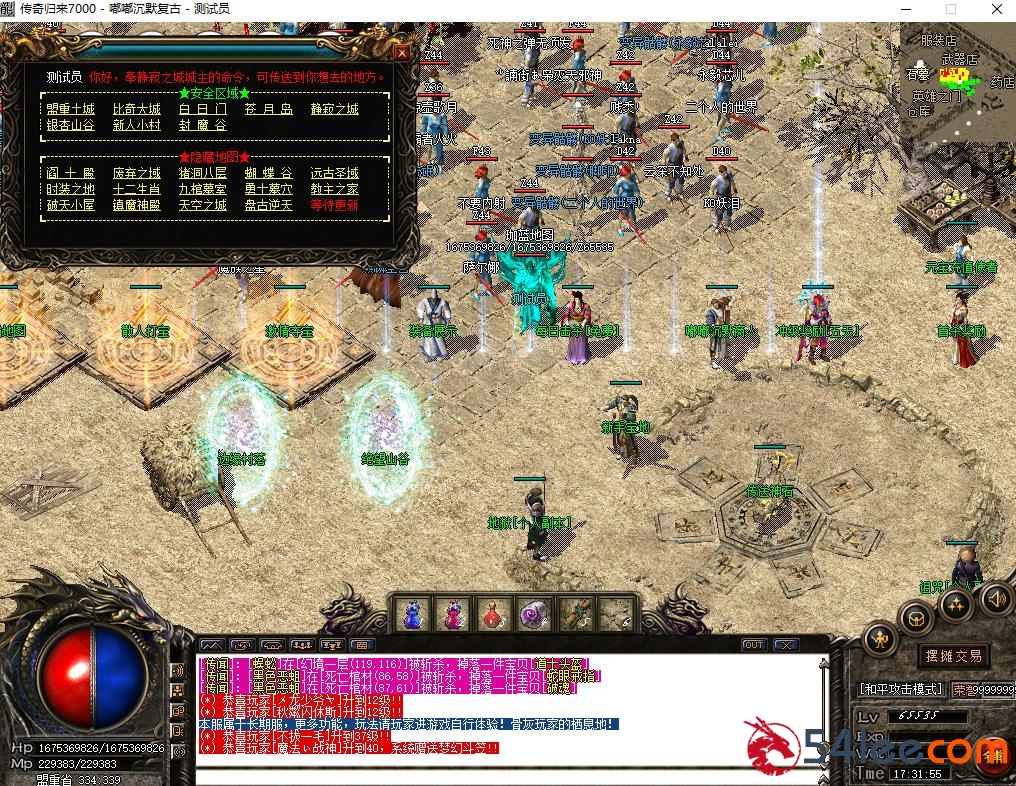Close the teleport dialog with the red X
Viewport: 1016px width, 786px height.
[x=401, y=52]
